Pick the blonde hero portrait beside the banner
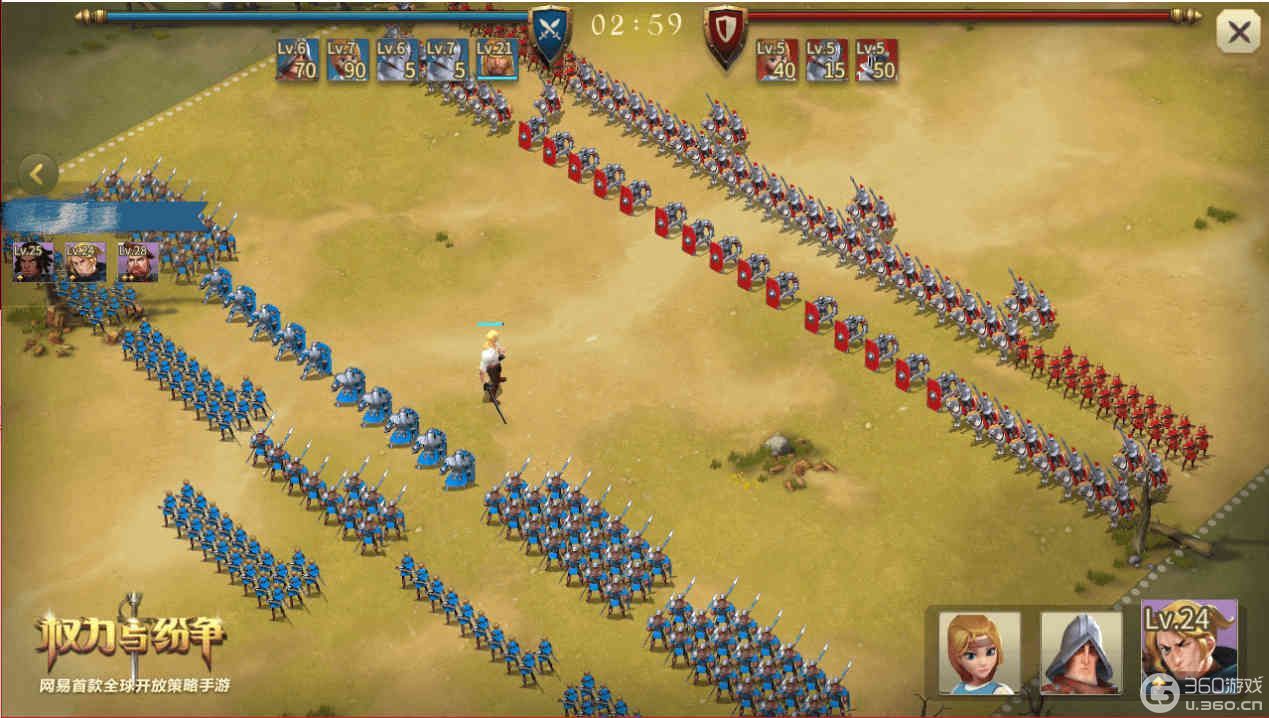This screenshot has height=718, width=1269. point(86,262)
